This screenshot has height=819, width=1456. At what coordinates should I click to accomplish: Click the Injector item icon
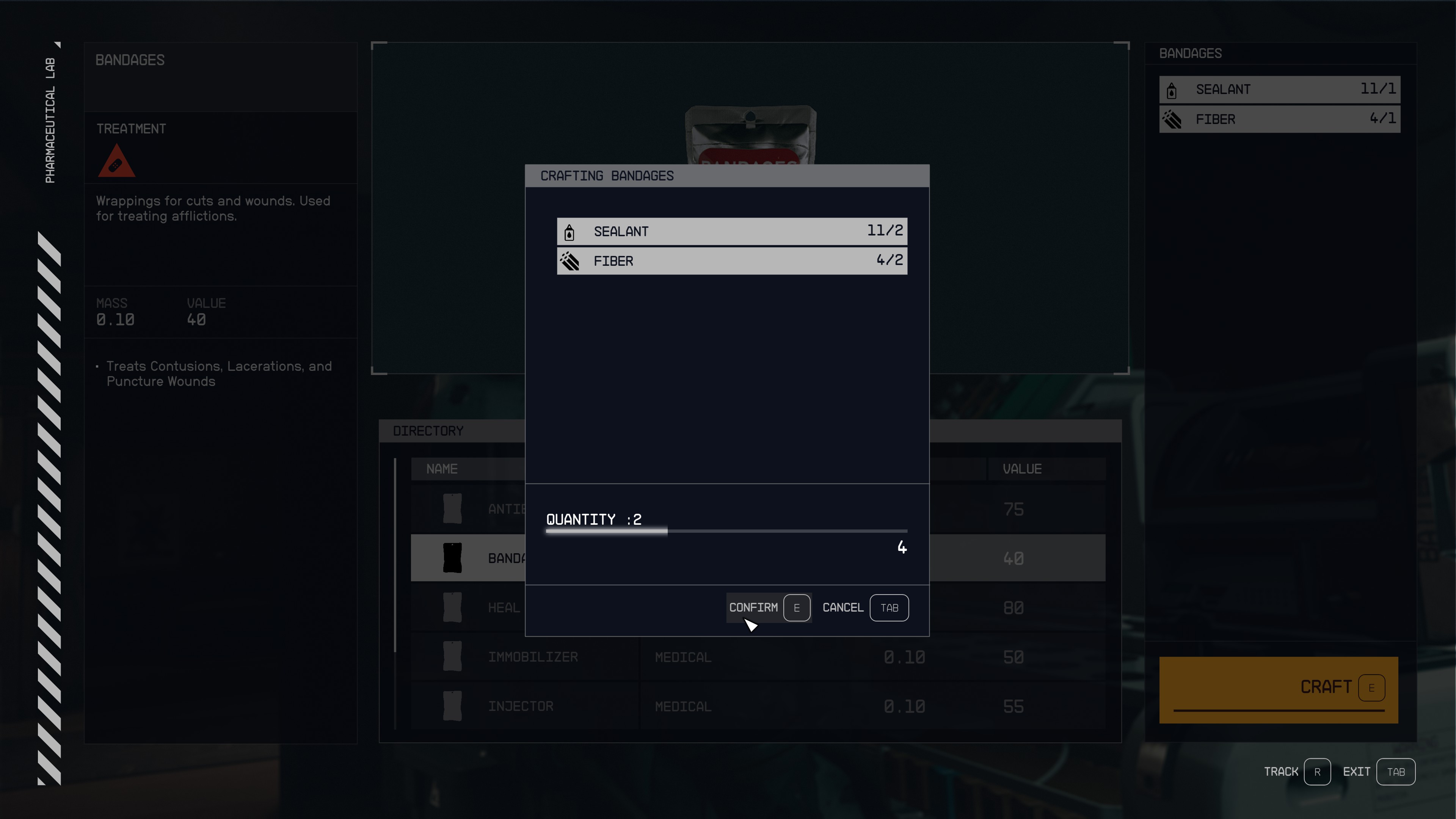pyautogui.click(x=452, y=706)
